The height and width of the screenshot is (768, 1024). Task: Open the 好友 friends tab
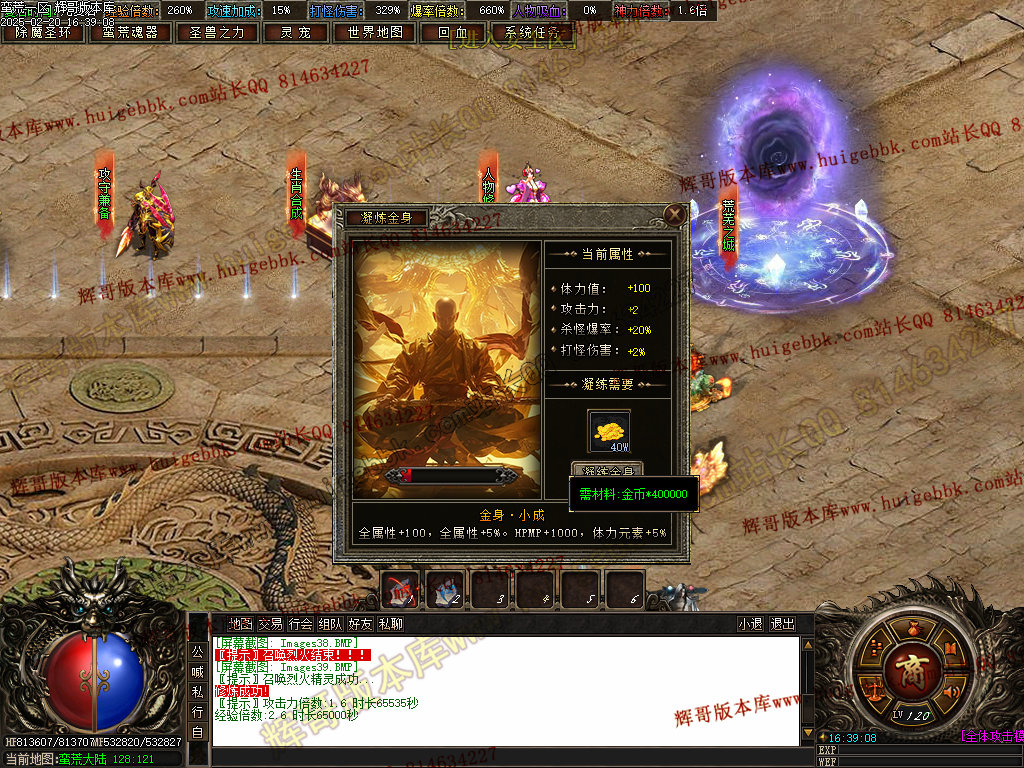tap(360, 624)
